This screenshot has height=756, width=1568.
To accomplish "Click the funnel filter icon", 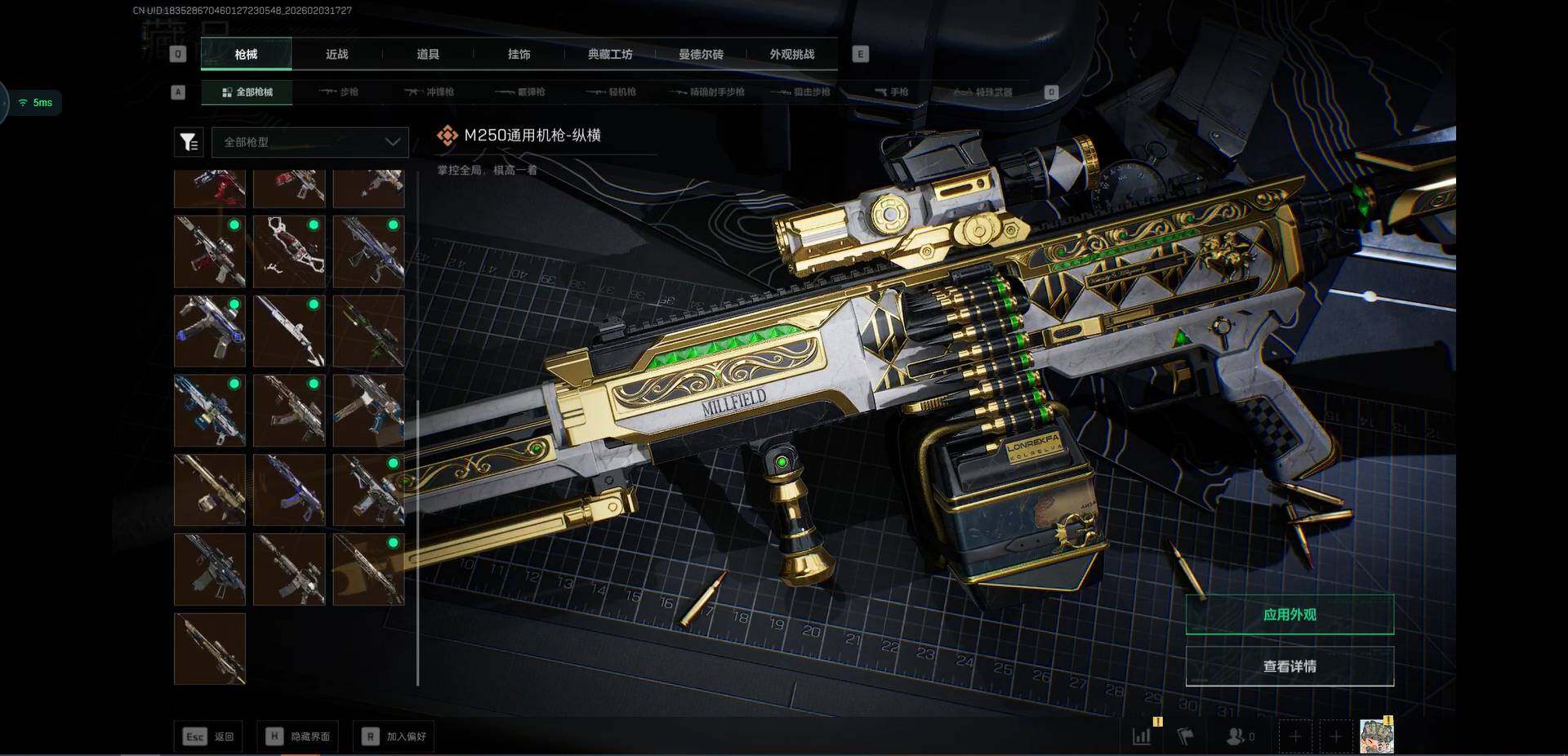I will click(x=189, y=142).
